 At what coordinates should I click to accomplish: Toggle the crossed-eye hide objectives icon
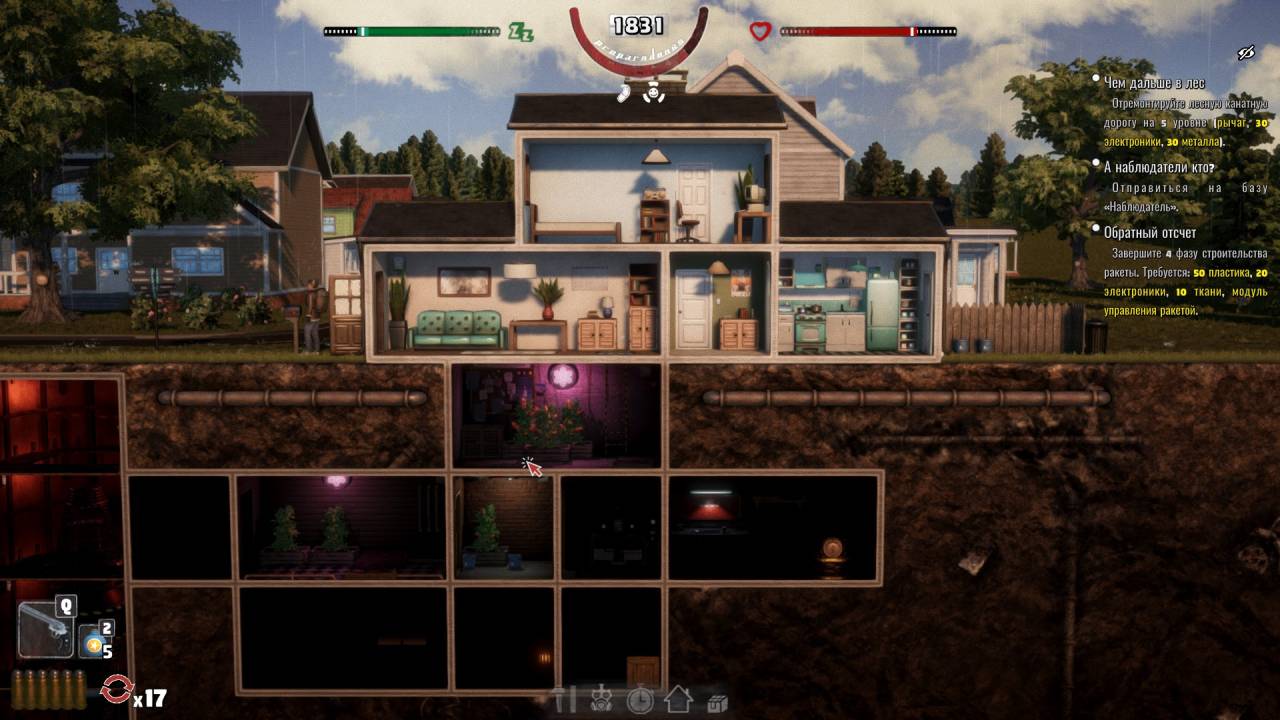[1245, 53]
